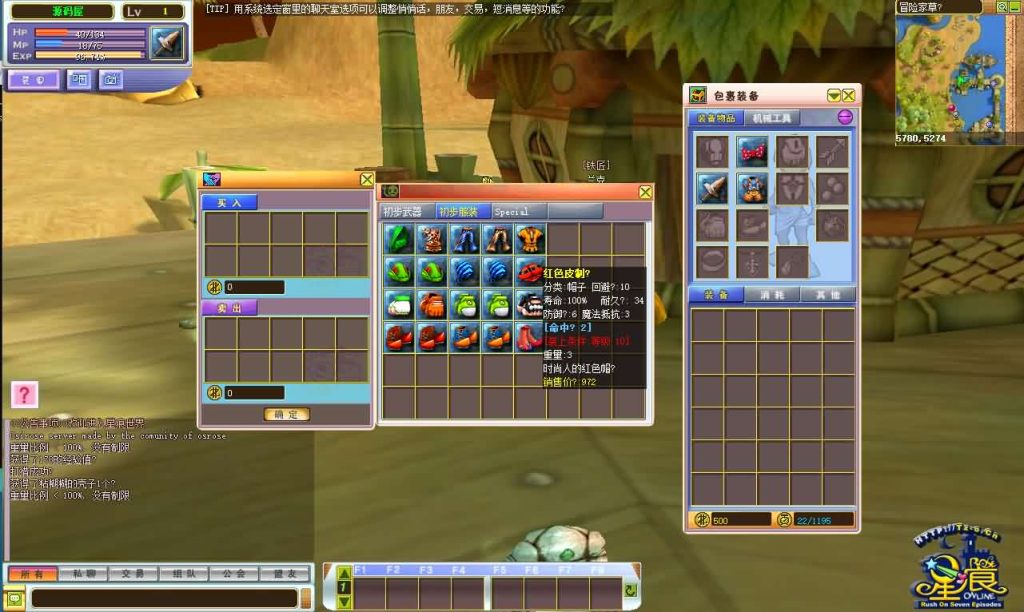Open the pink question mark help button

click(24, 394)
